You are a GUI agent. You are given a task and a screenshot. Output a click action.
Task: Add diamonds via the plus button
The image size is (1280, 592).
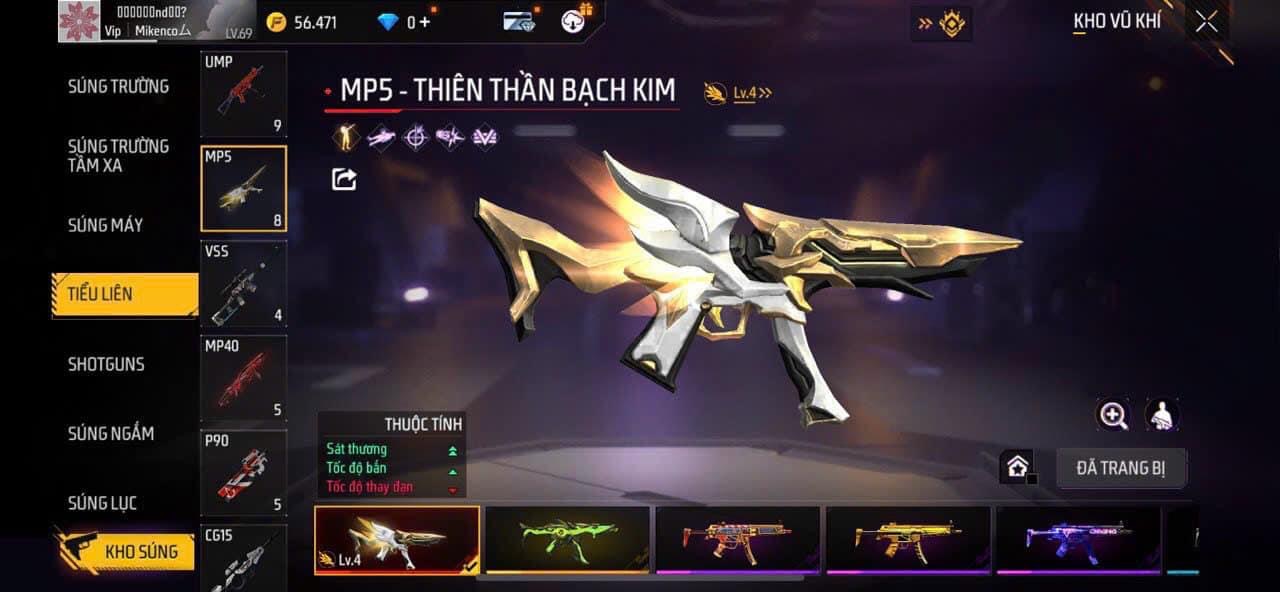pos(425,22)
